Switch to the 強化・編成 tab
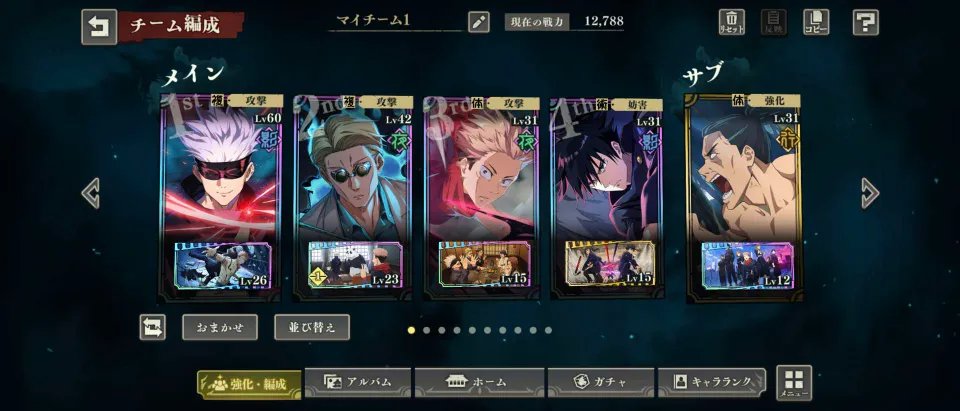The height and width of the screenshot is (411, 960). click(249, 383)
